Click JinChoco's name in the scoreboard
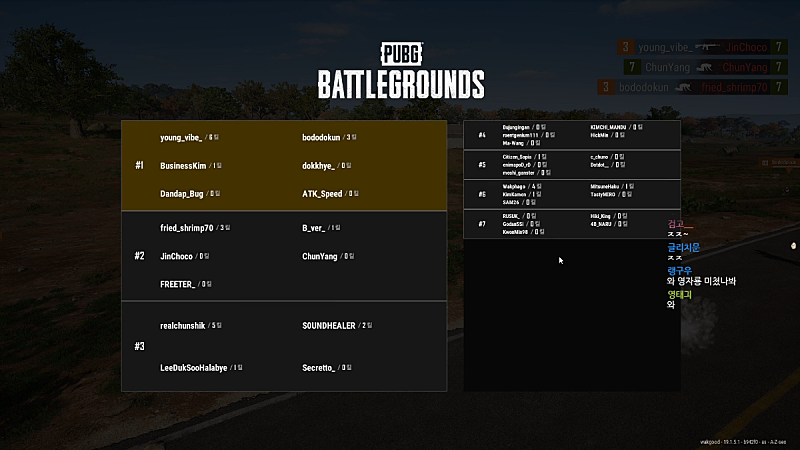 (177, 256)
